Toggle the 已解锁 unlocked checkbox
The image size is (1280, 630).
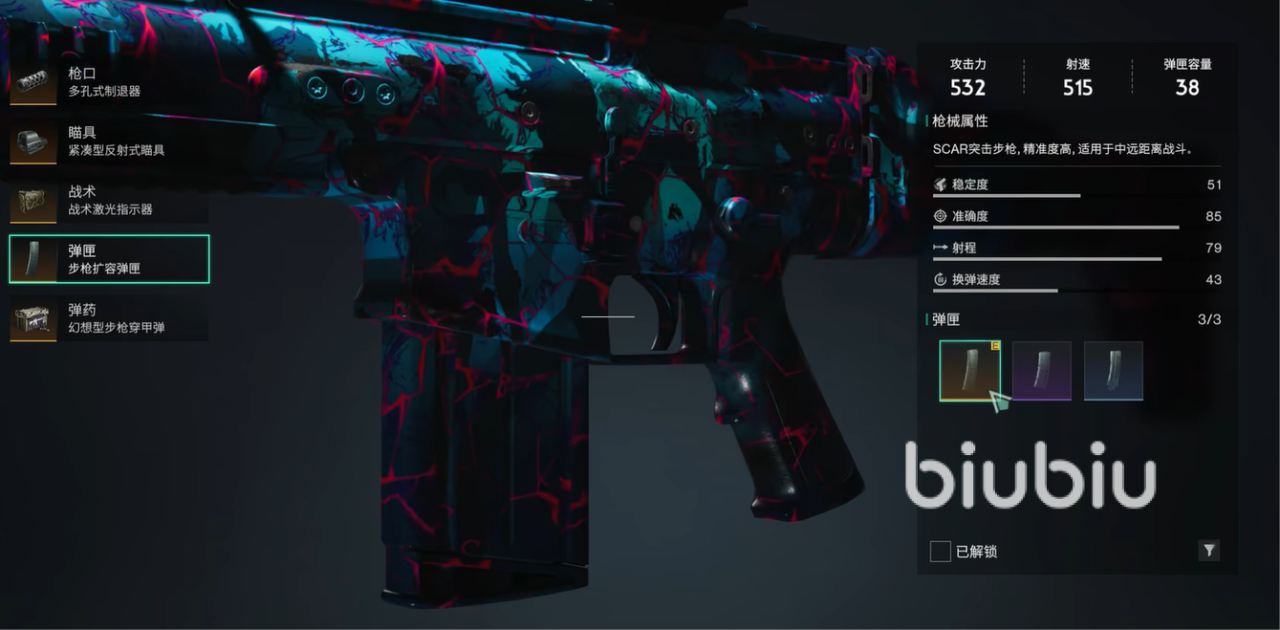tap(940, 551)
